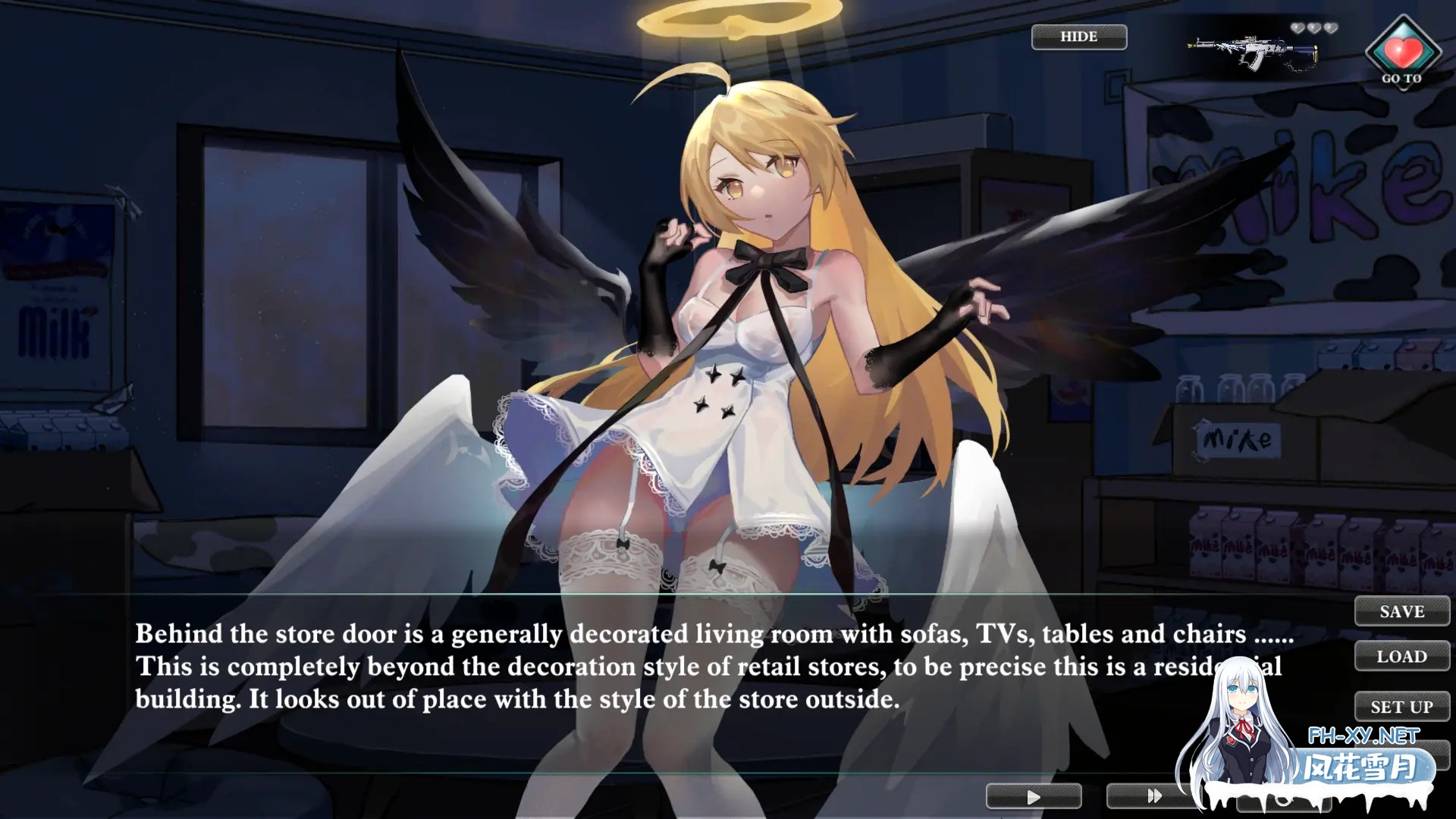Open the SET UP options
Image resolution: width=1456 pixels, height=819 pixels.
pos(1401,707)
